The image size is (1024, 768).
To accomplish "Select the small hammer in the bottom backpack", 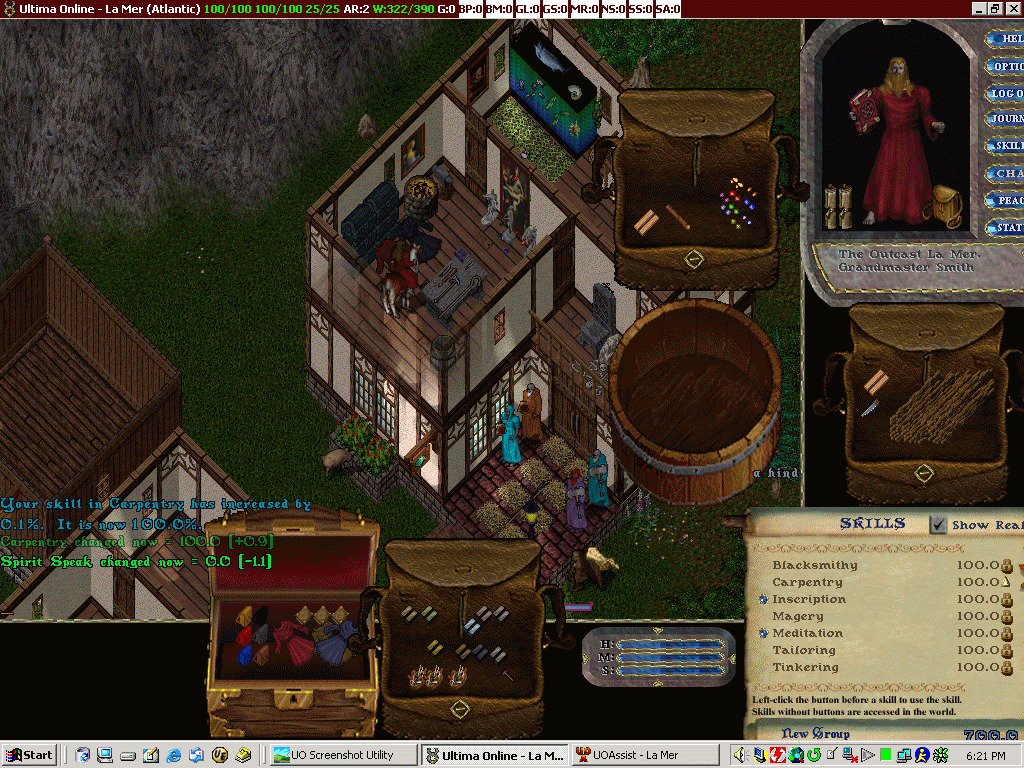I will tap(507, 676).
